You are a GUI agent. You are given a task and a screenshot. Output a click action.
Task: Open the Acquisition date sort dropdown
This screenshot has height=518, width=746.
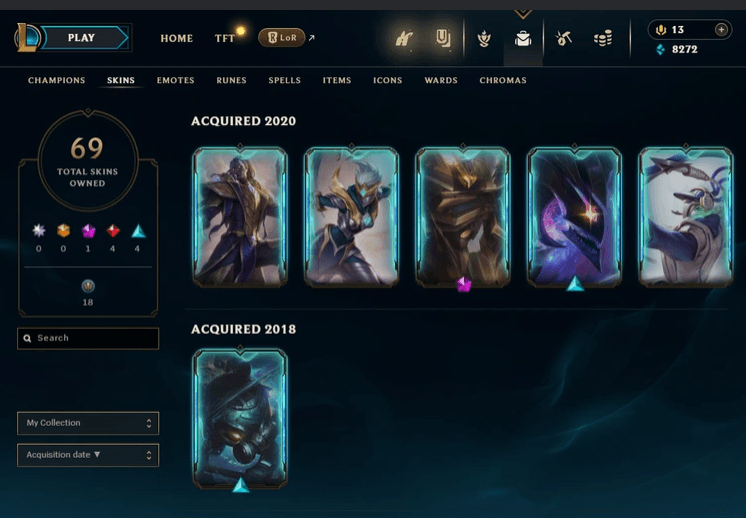(x=88, y=455)
